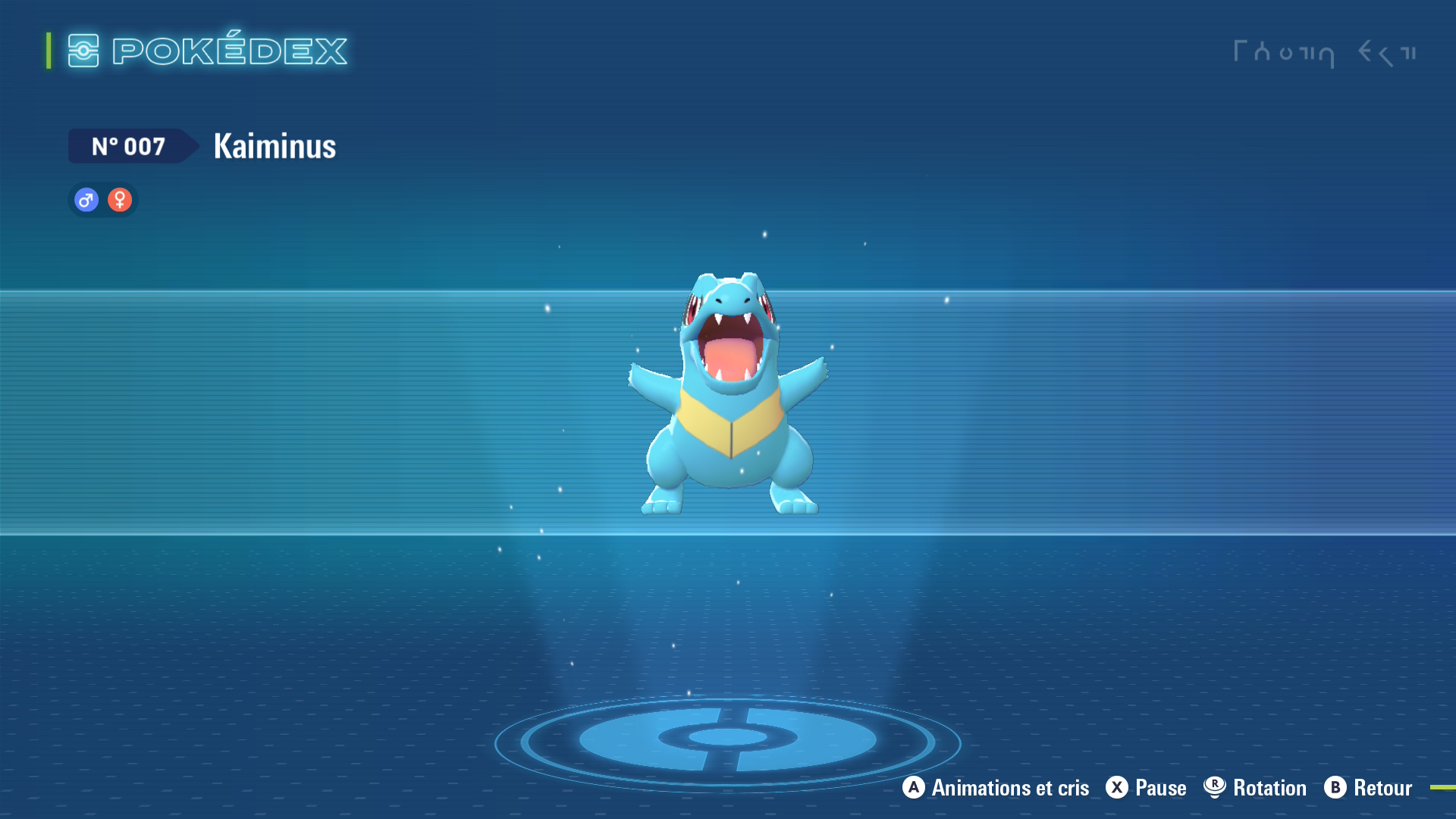Select the male gender icon
The image size is (1456, 819).
pyautogui.click(x=86, y=200)
